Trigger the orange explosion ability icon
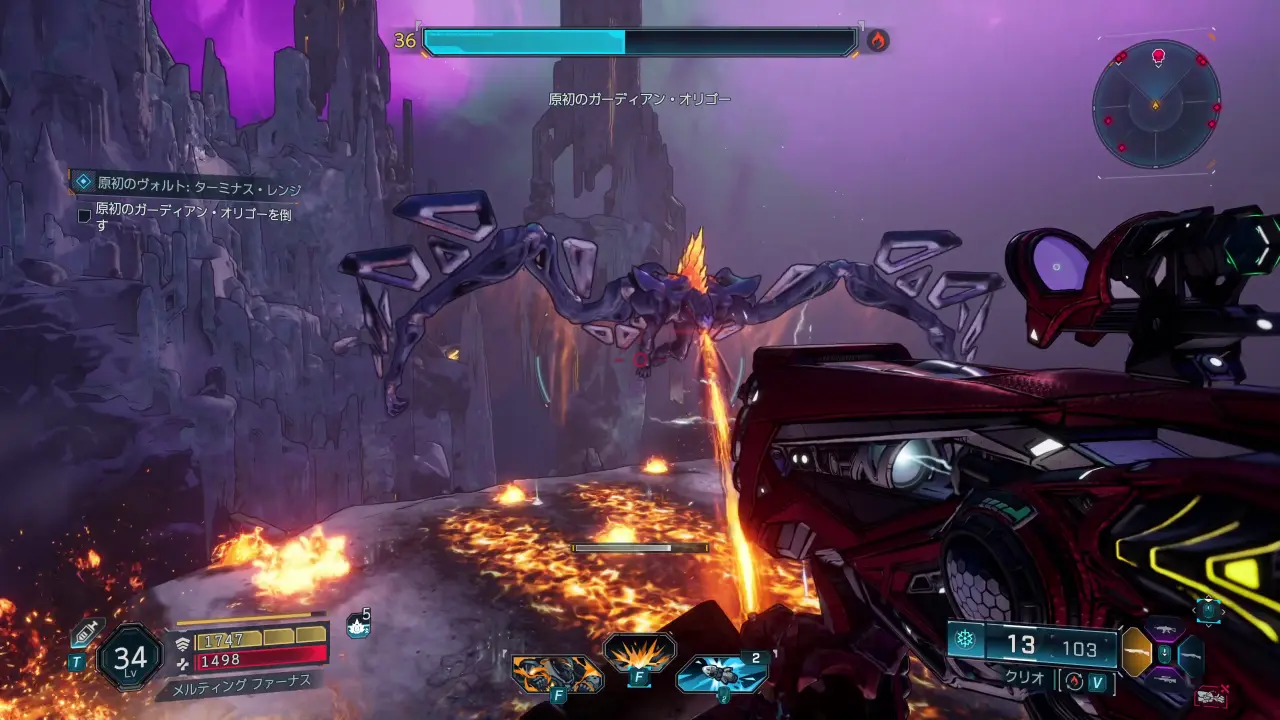This screenshot has width=1280, height=720. tap(639, 654)
